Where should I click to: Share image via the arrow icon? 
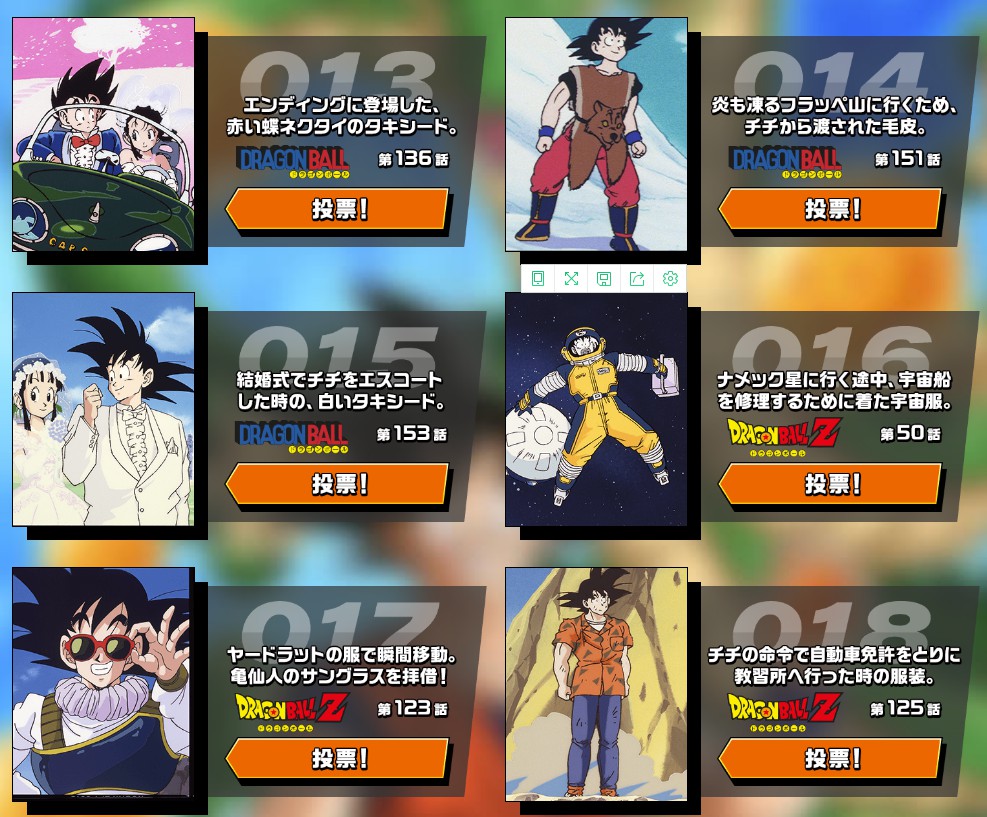point(637,278)
